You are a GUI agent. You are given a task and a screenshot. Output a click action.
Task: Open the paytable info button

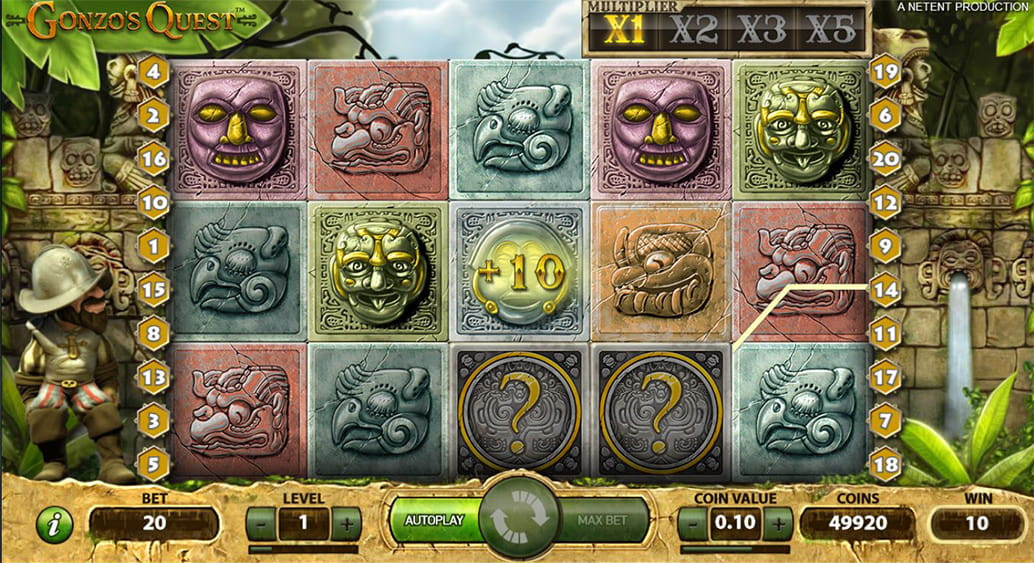pyautogui.click(x=55, y=524)
